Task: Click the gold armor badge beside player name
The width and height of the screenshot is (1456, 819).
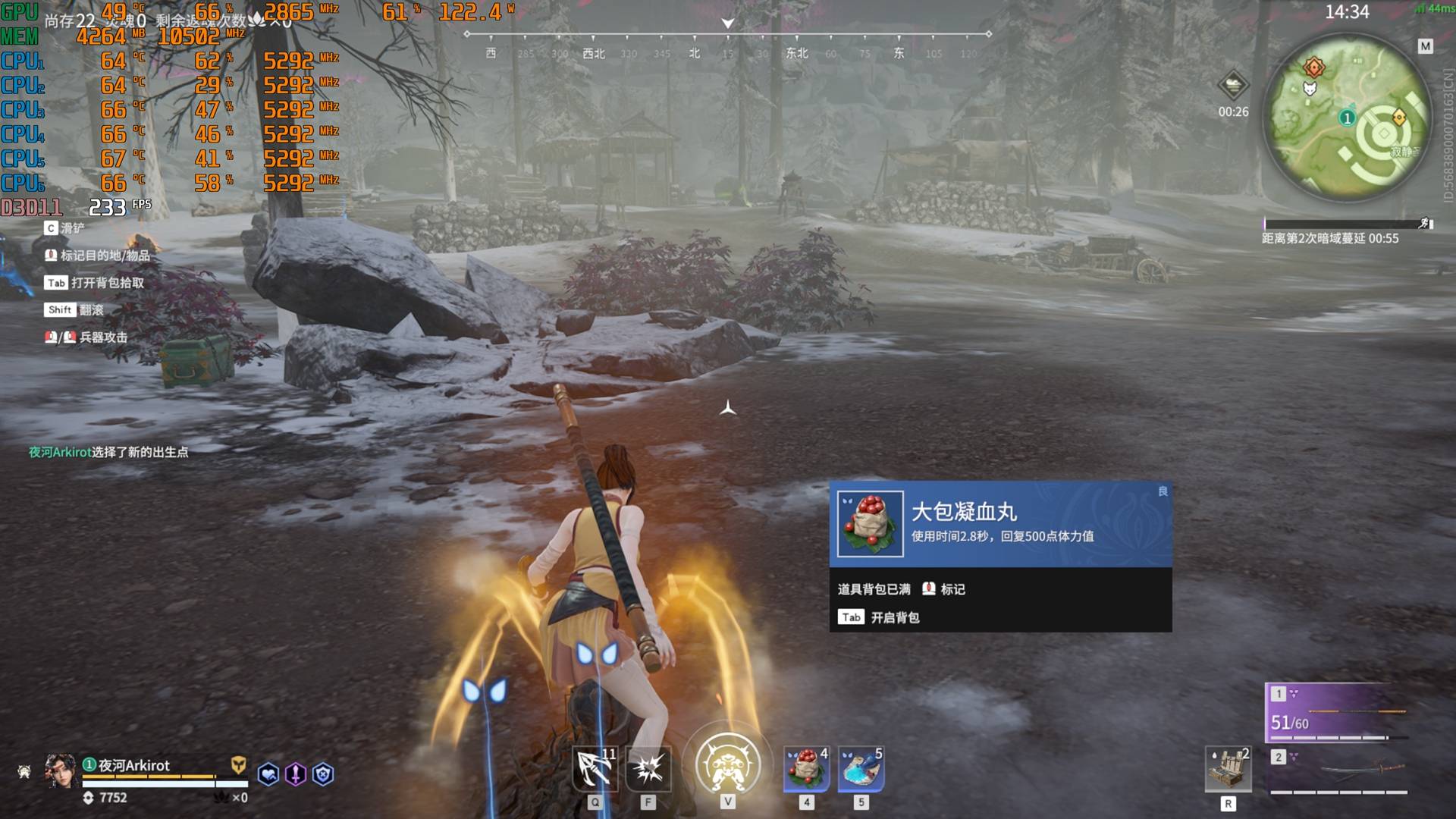Action: (x=238, y=764)
